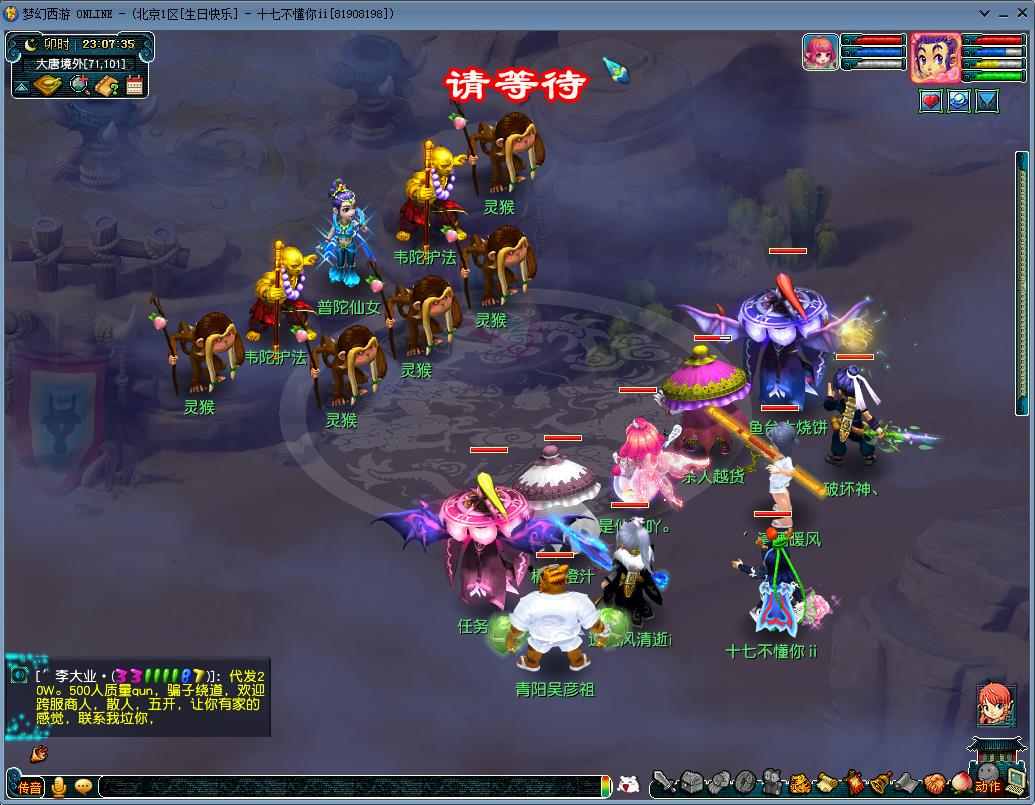Open the red calendar events icon

135,86
